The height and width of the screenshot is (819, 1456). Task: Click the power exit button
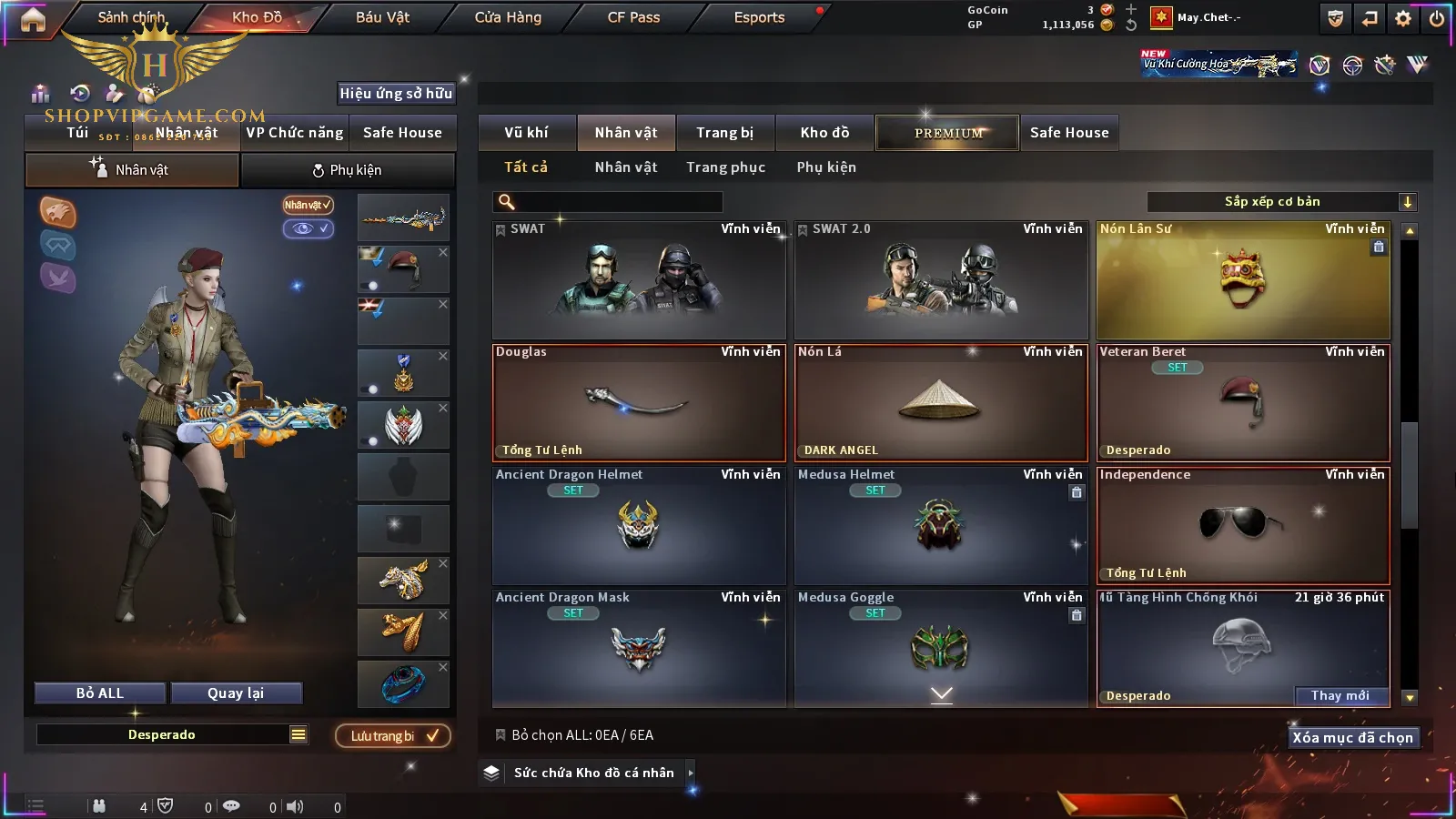tap(1437, 18)
